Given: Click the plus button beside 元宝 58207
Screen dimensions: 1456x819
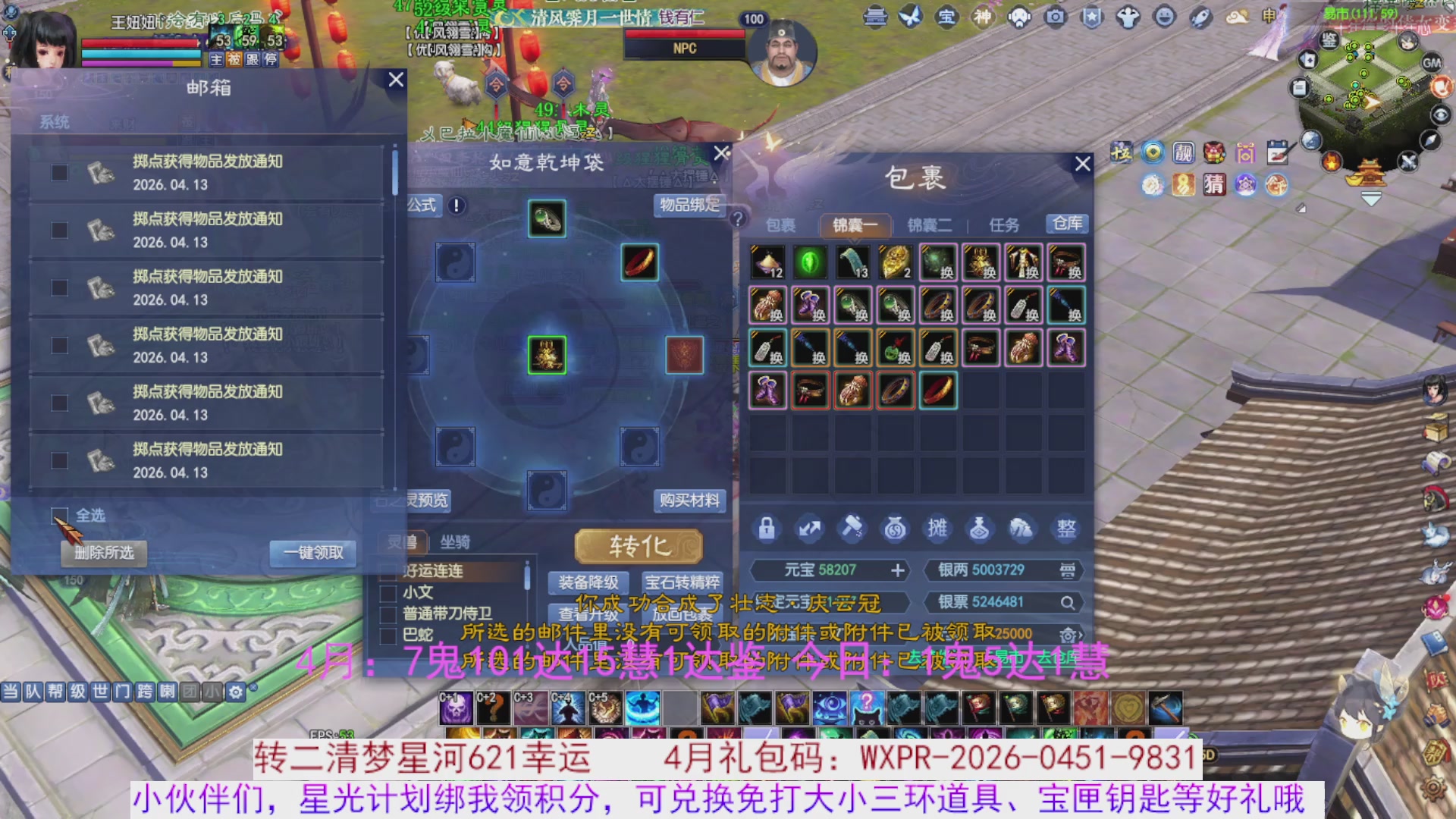Looking at the screenshot, I should point(897,571).
